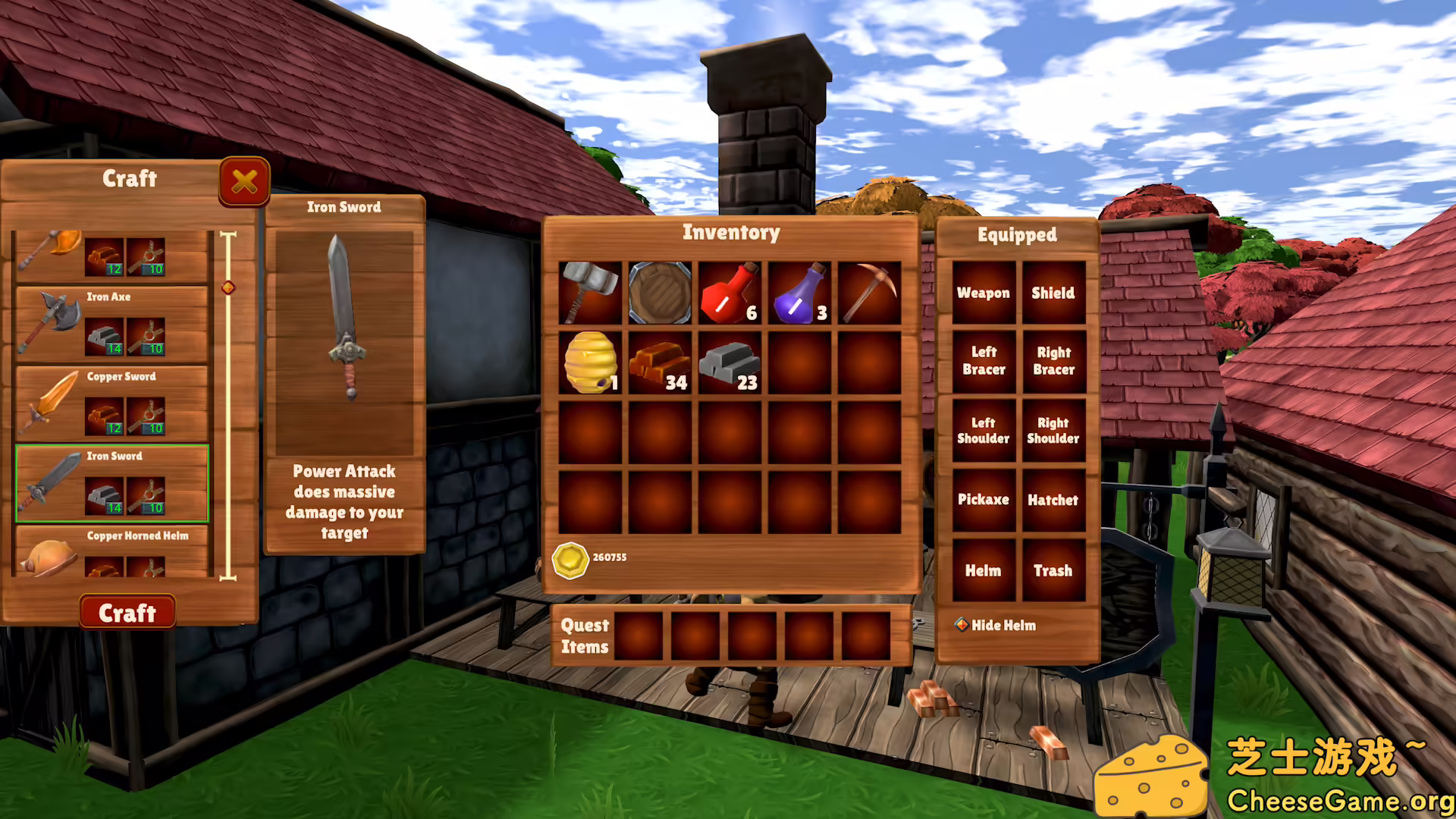Open the Helm equipment slot
Screen dimensions: 1456x819
coord(984,570)
